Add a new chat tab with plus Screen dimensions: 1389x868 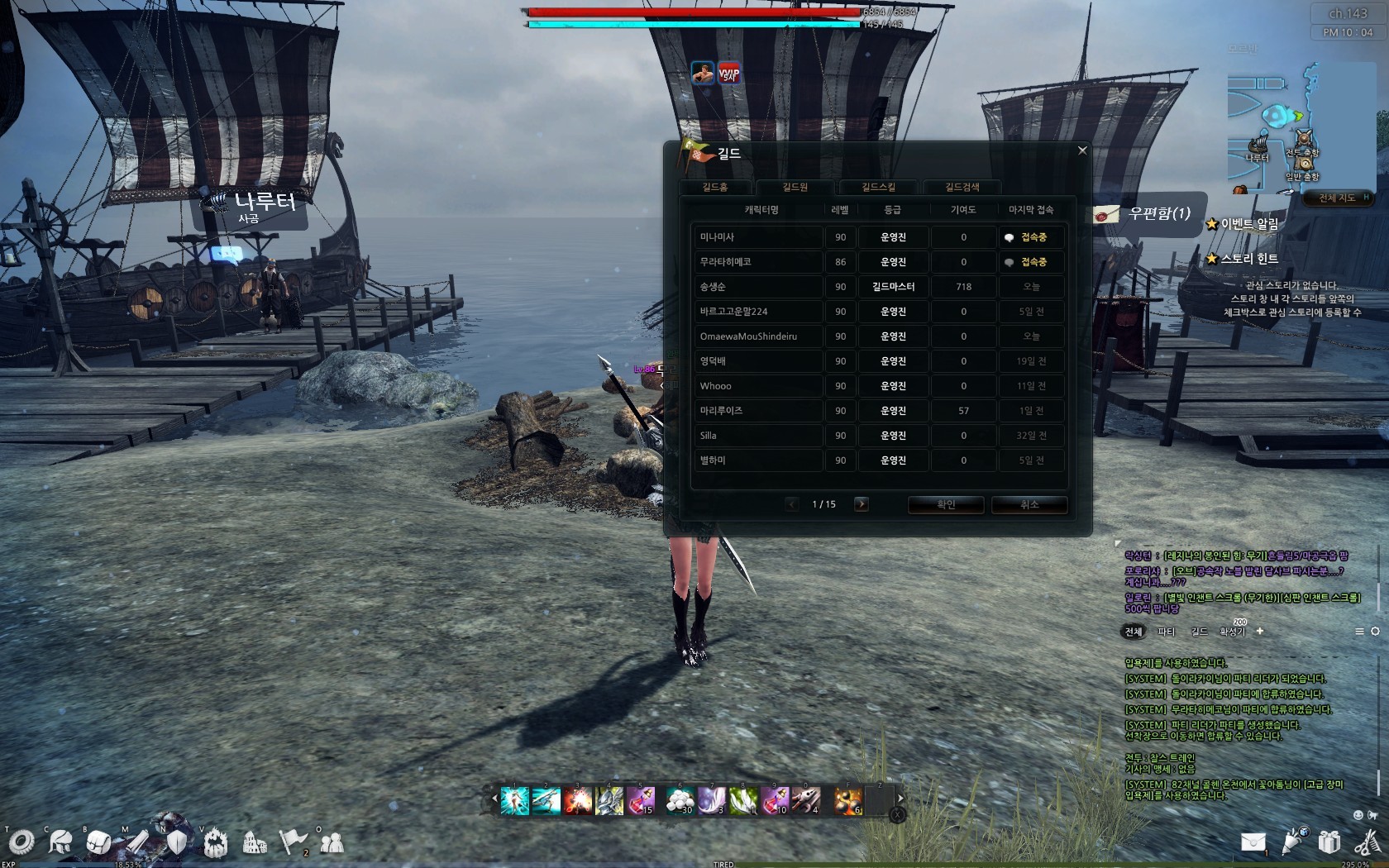[x=1260, y=631]
